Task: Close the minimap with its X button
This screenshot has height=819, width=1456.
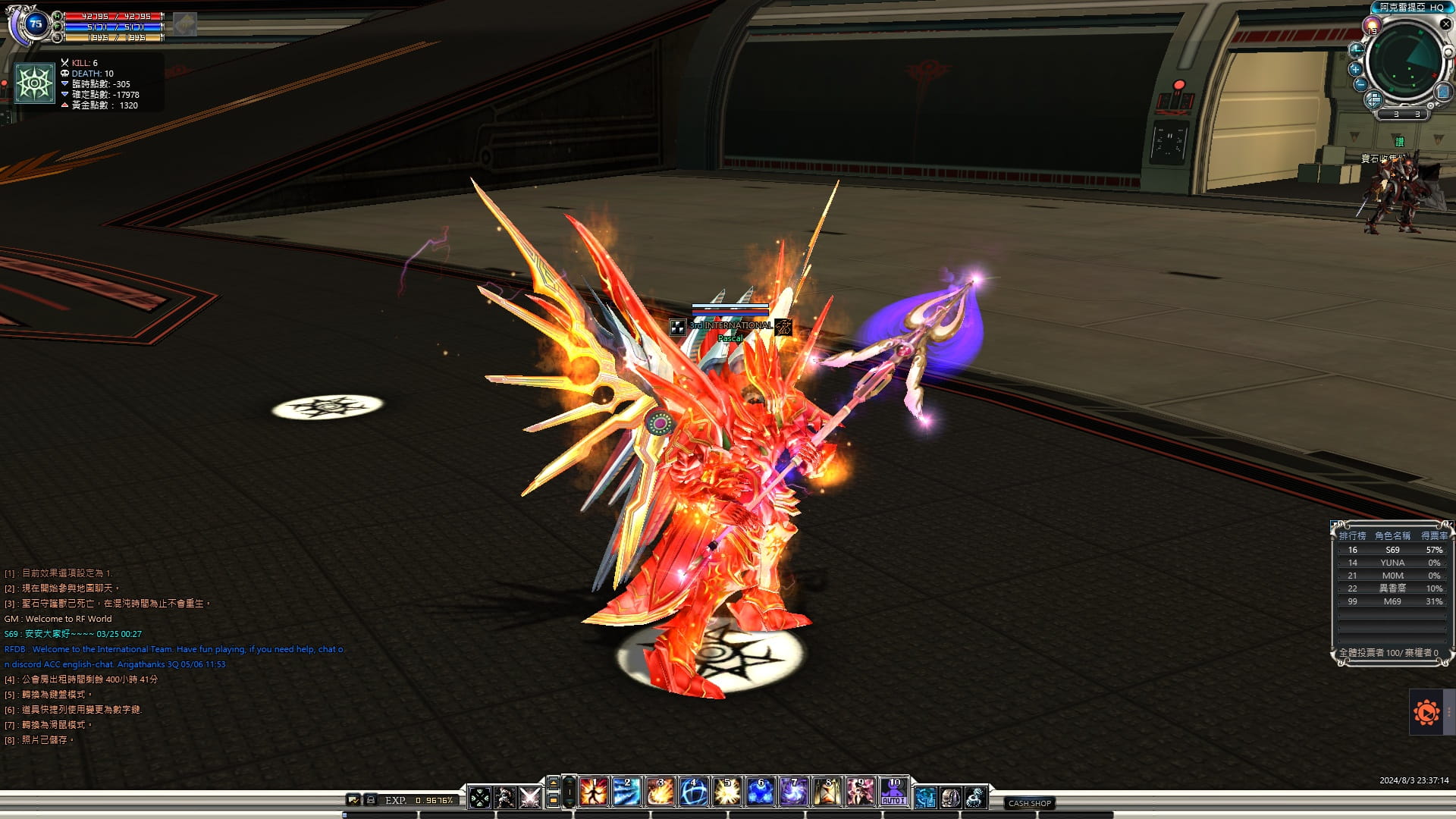Action: [1445, 24]
